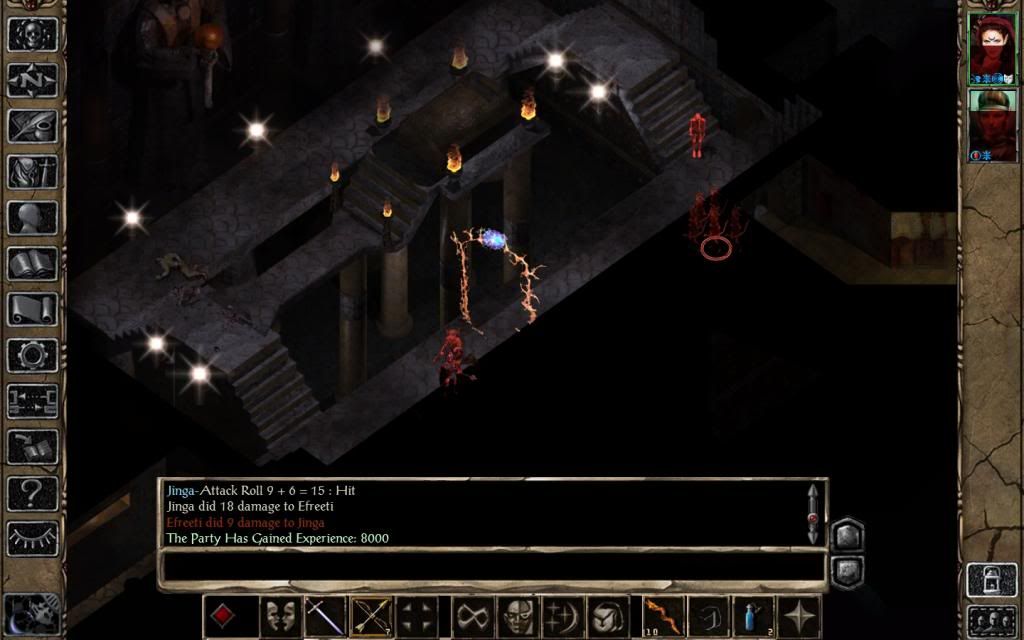Screen dimensions: 1024x640
Task: Activate the two masks ability button
Action: click(x=281, y=616)
